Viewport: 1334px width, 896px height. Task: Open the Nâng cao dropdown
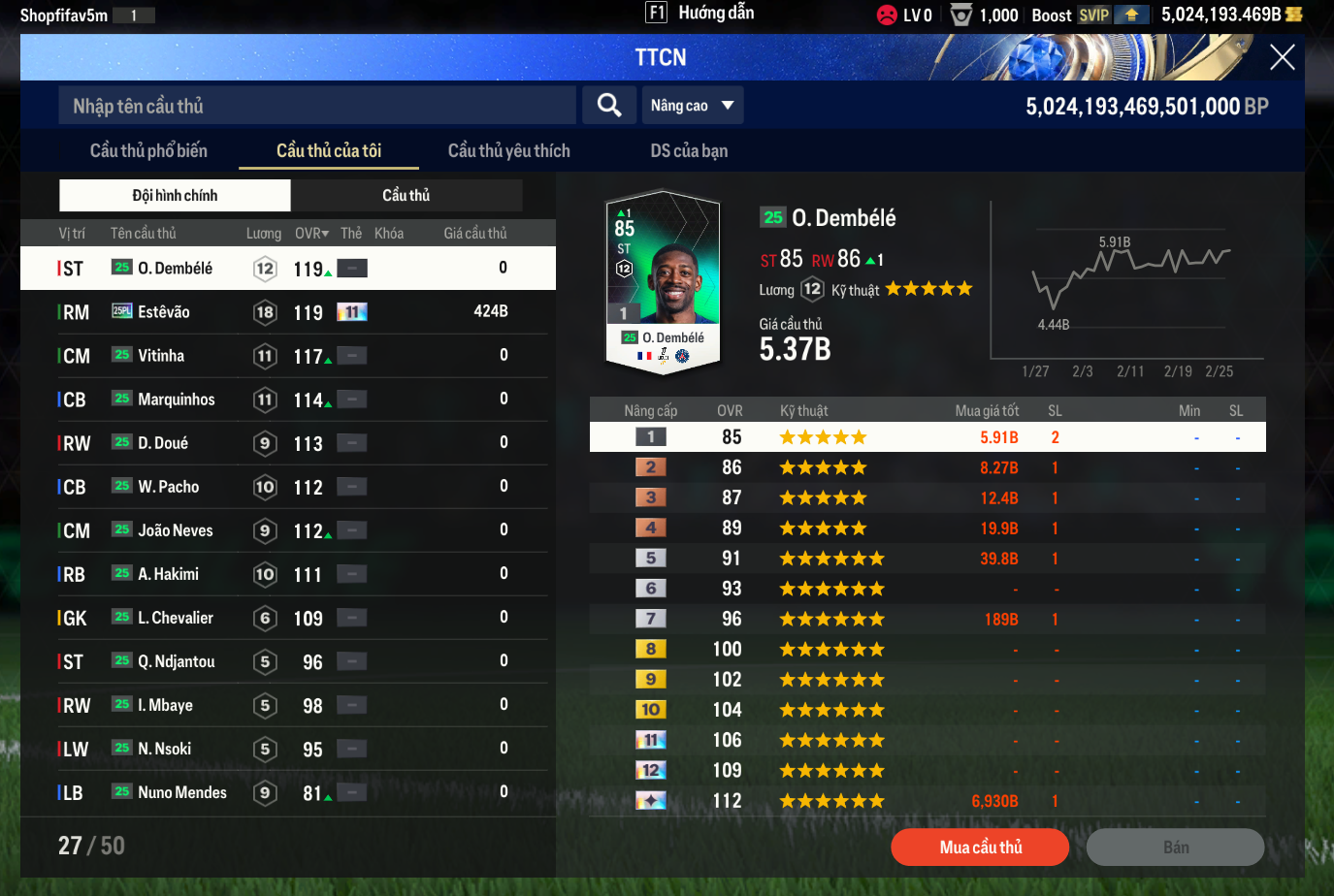pos(693,106)
